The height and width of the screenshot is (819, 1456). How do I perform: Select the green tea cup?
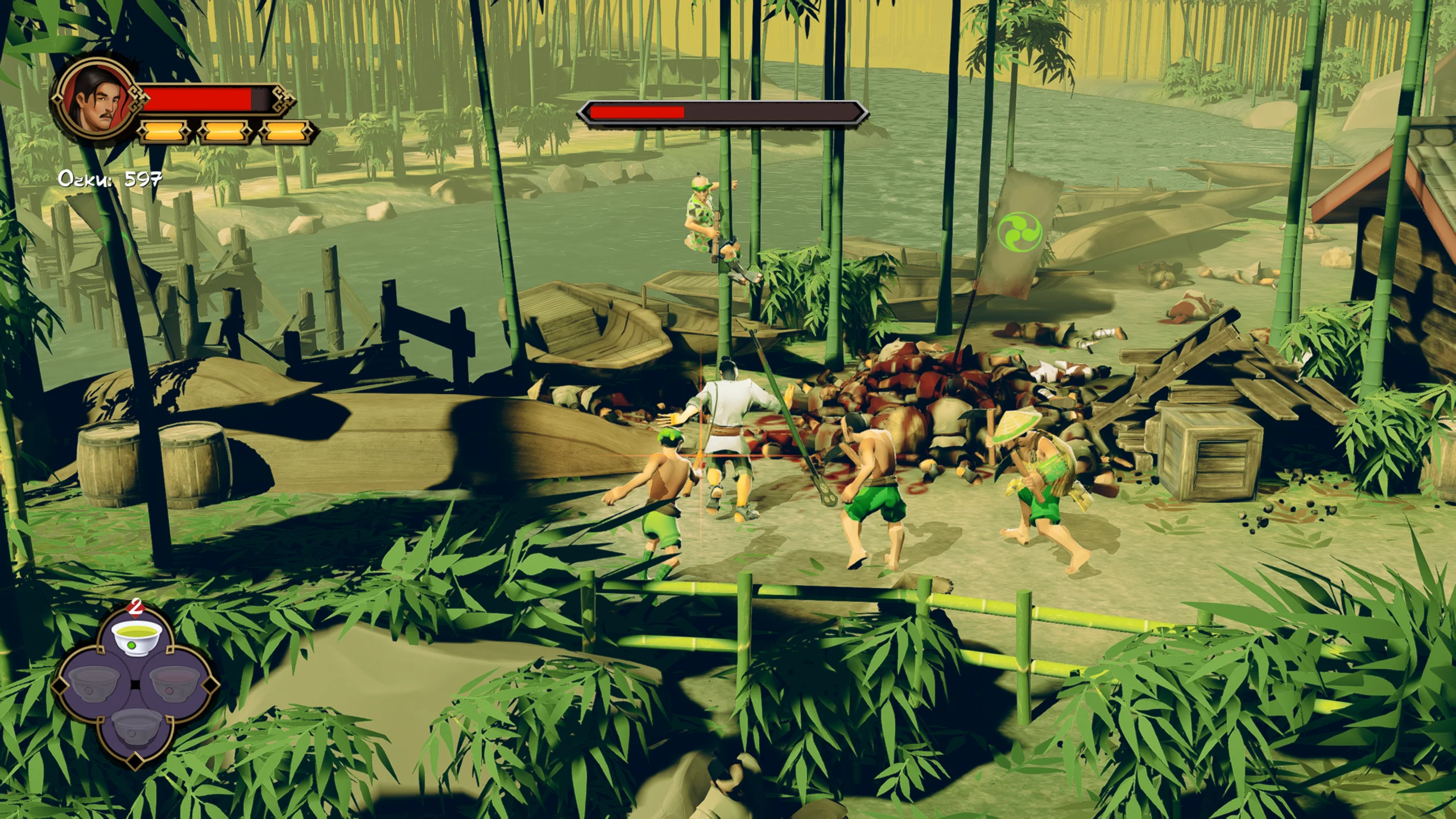(136, 637)
